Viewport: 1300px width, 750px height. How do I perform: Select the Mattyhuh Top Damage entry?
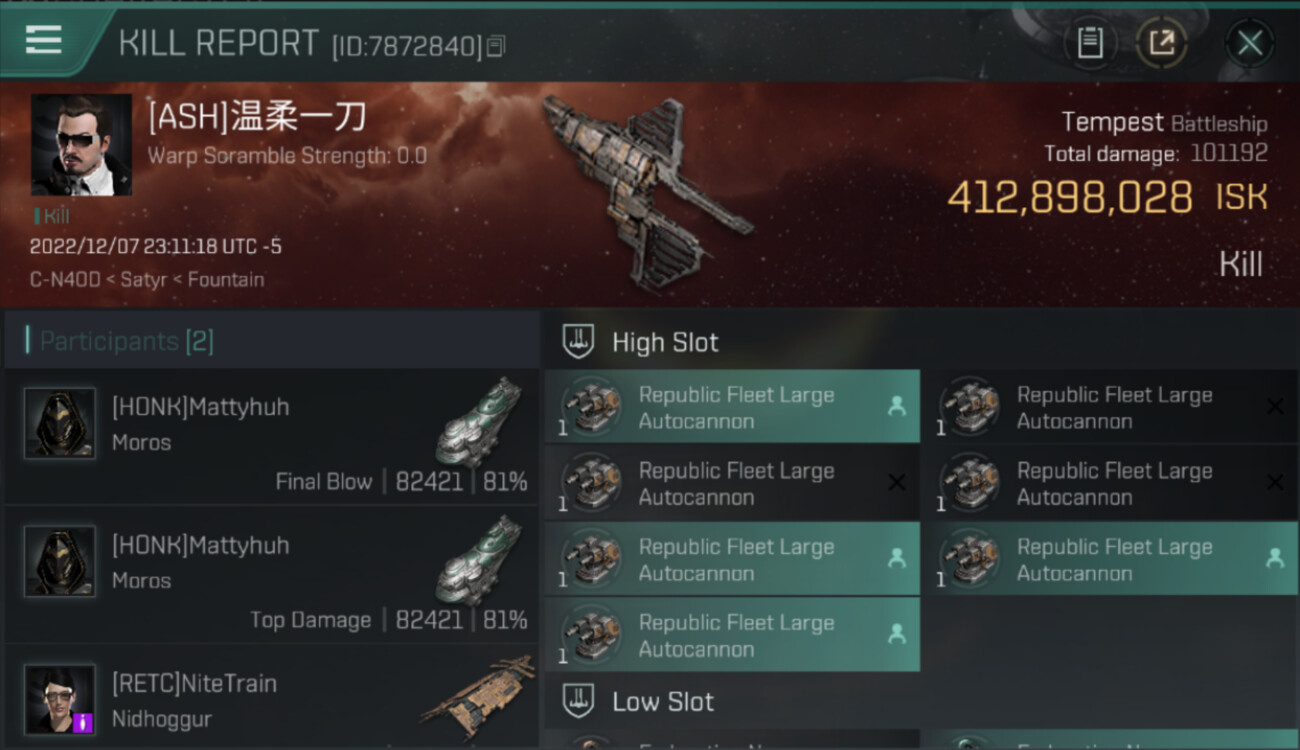click(272, 575)
